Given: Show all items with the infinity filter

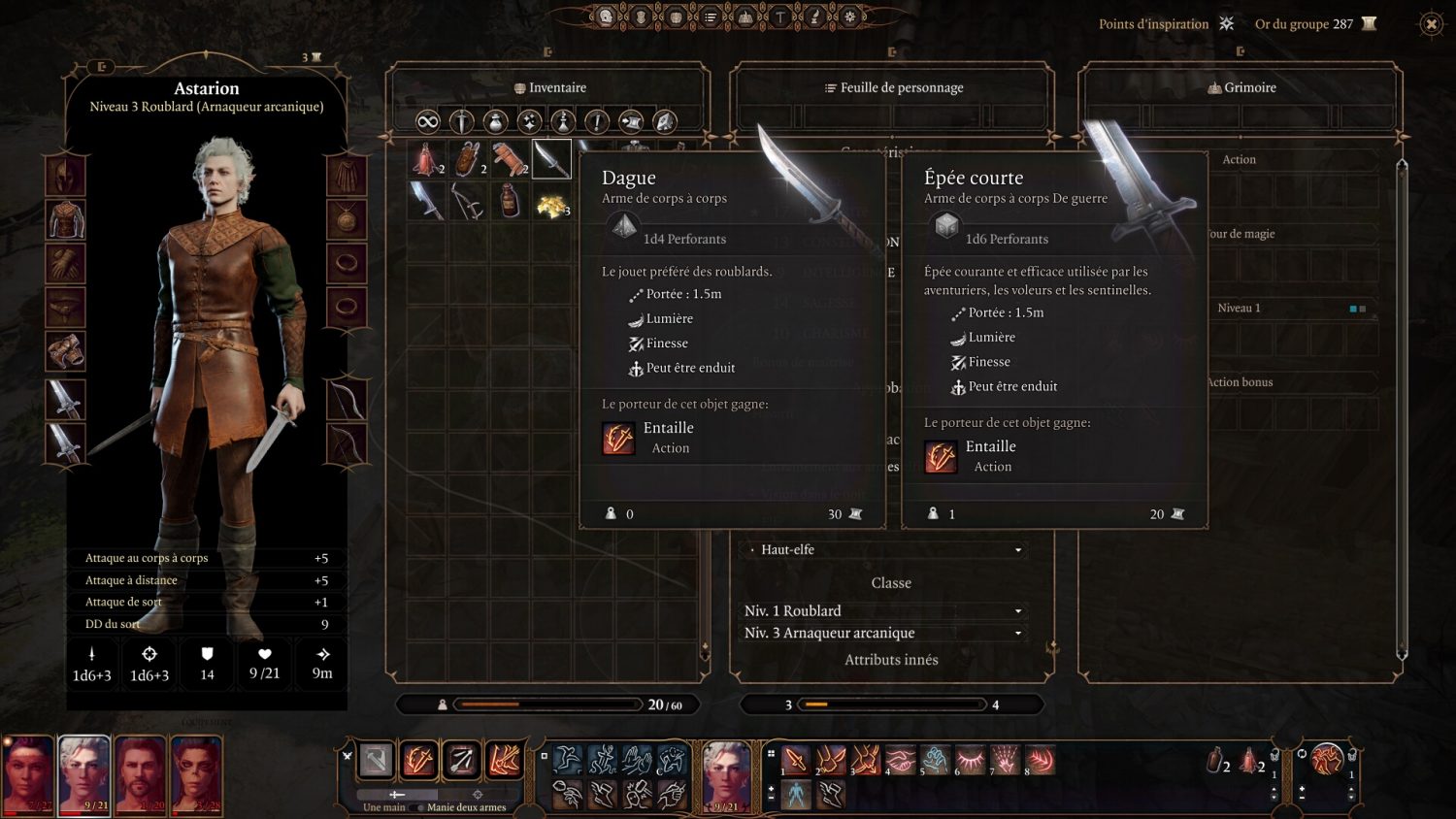Looking at the screenshot, I should point(427,121).
